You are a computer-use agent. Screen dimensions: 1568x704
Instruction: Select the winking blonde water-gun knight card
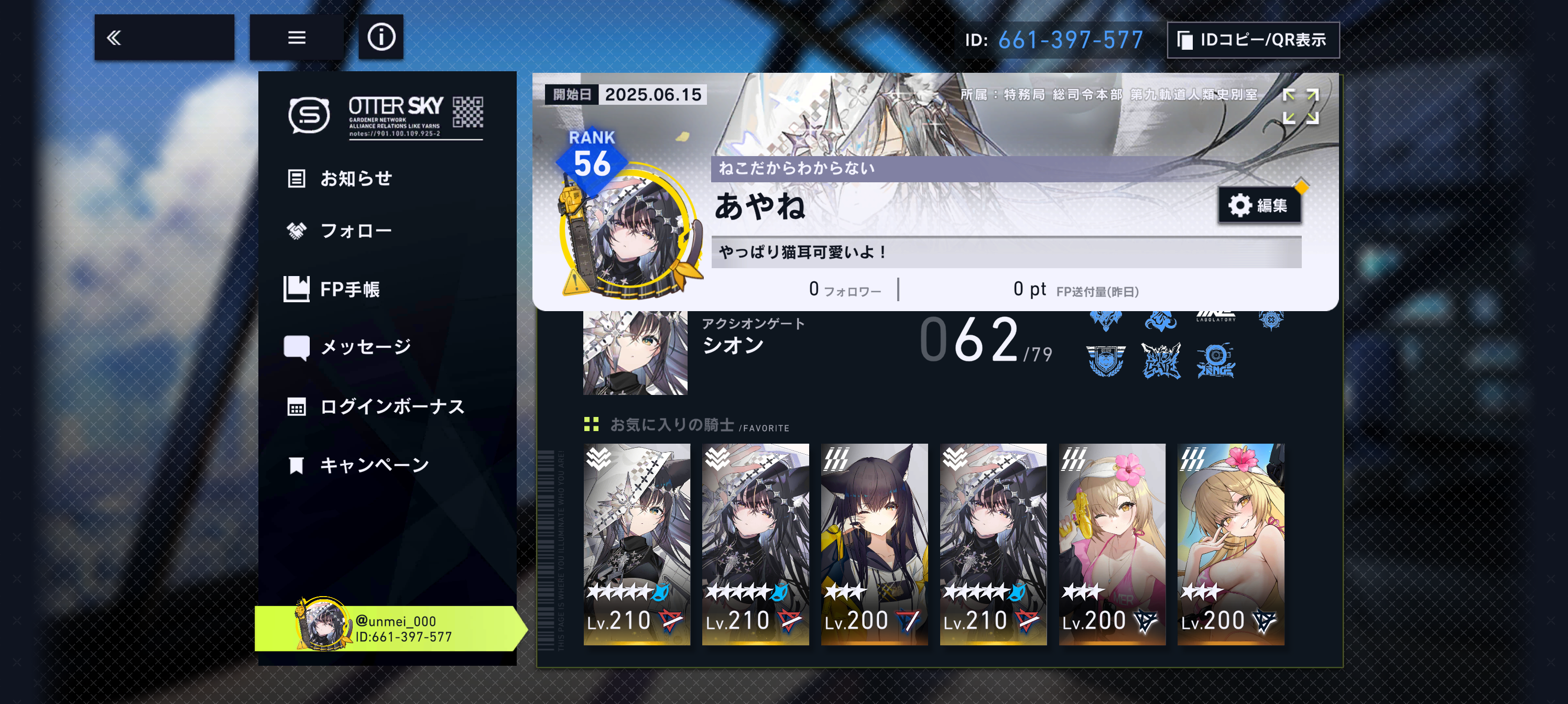point(1112,544)
